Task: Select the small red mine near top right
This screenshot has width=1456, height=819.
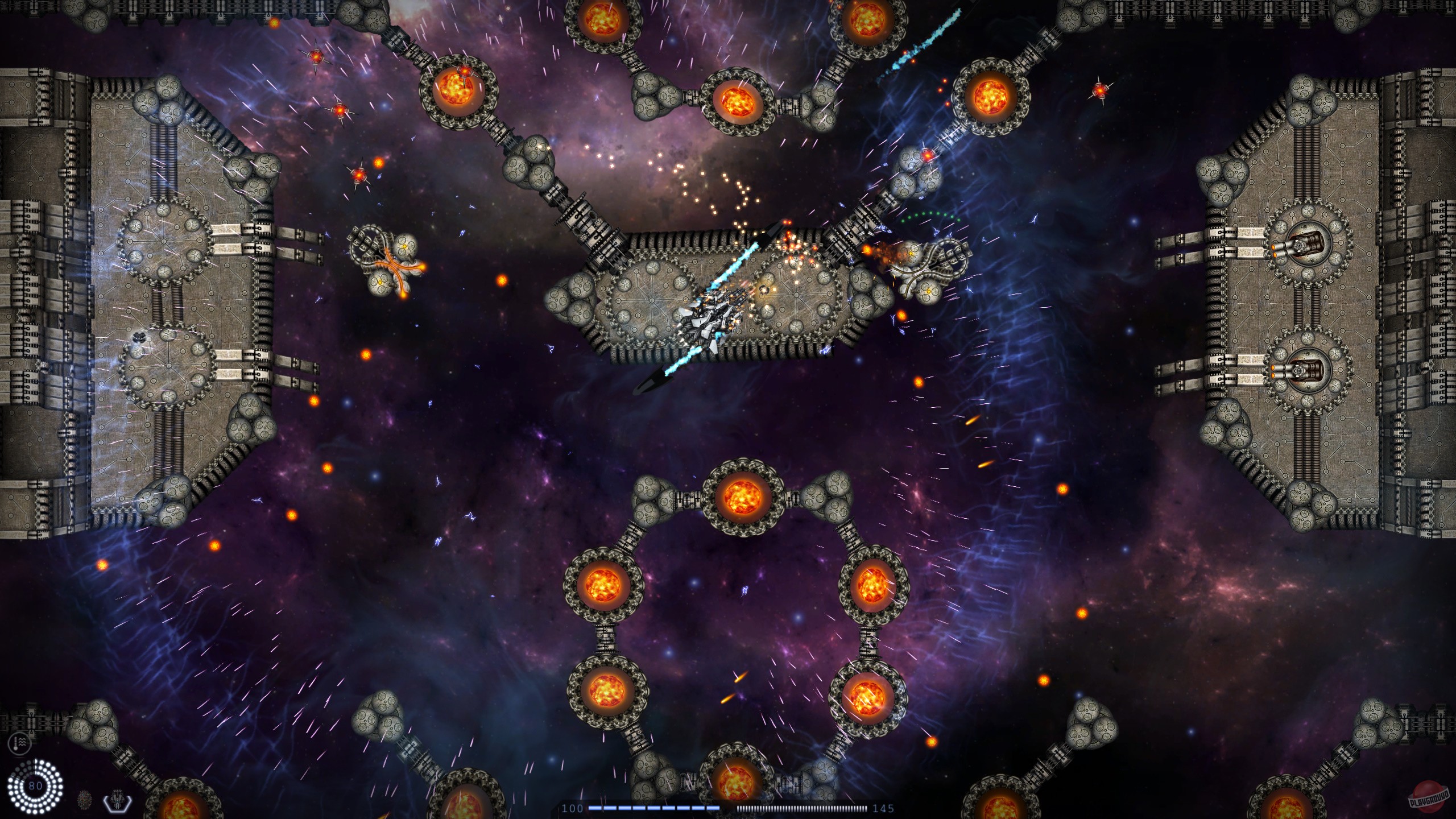Action: 1101,89
